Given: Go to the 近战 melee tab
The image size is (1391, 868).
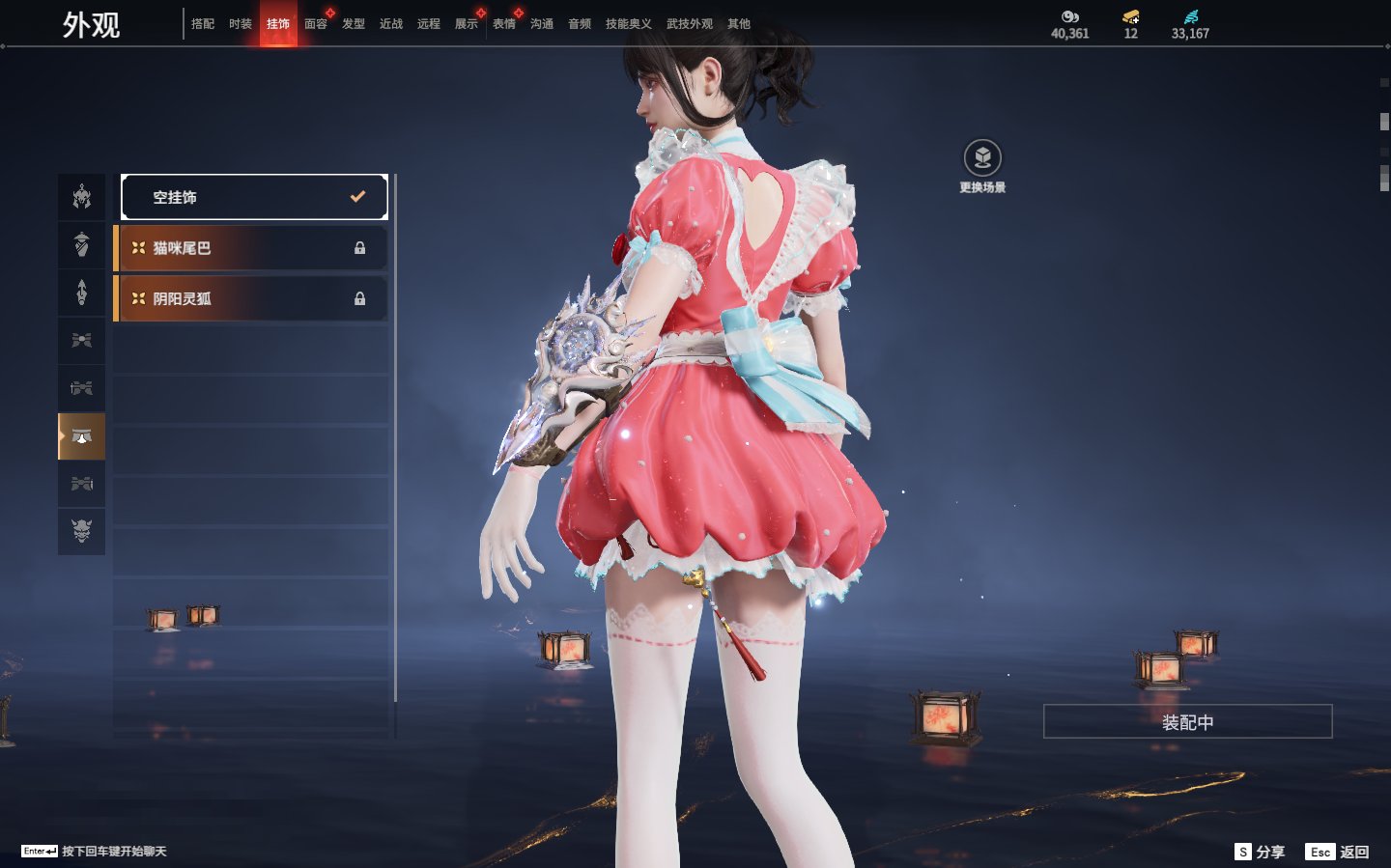Looking at the screenshot, I should [x=391, y=24].
